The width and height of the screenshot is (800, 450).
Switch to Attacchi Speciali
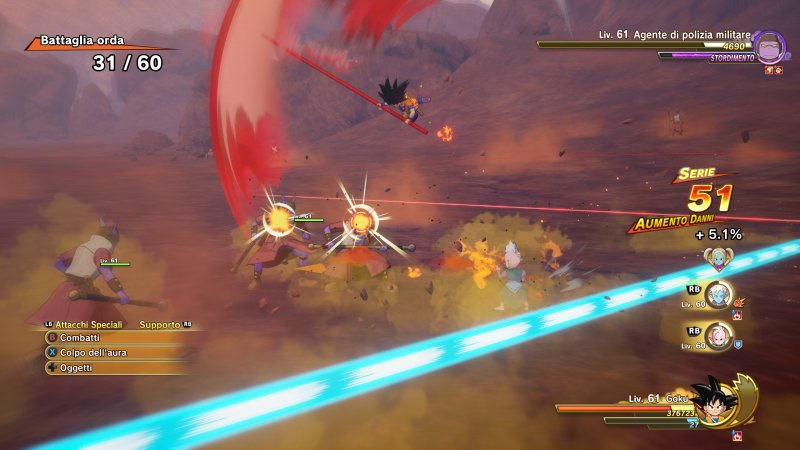pos(88,324)
